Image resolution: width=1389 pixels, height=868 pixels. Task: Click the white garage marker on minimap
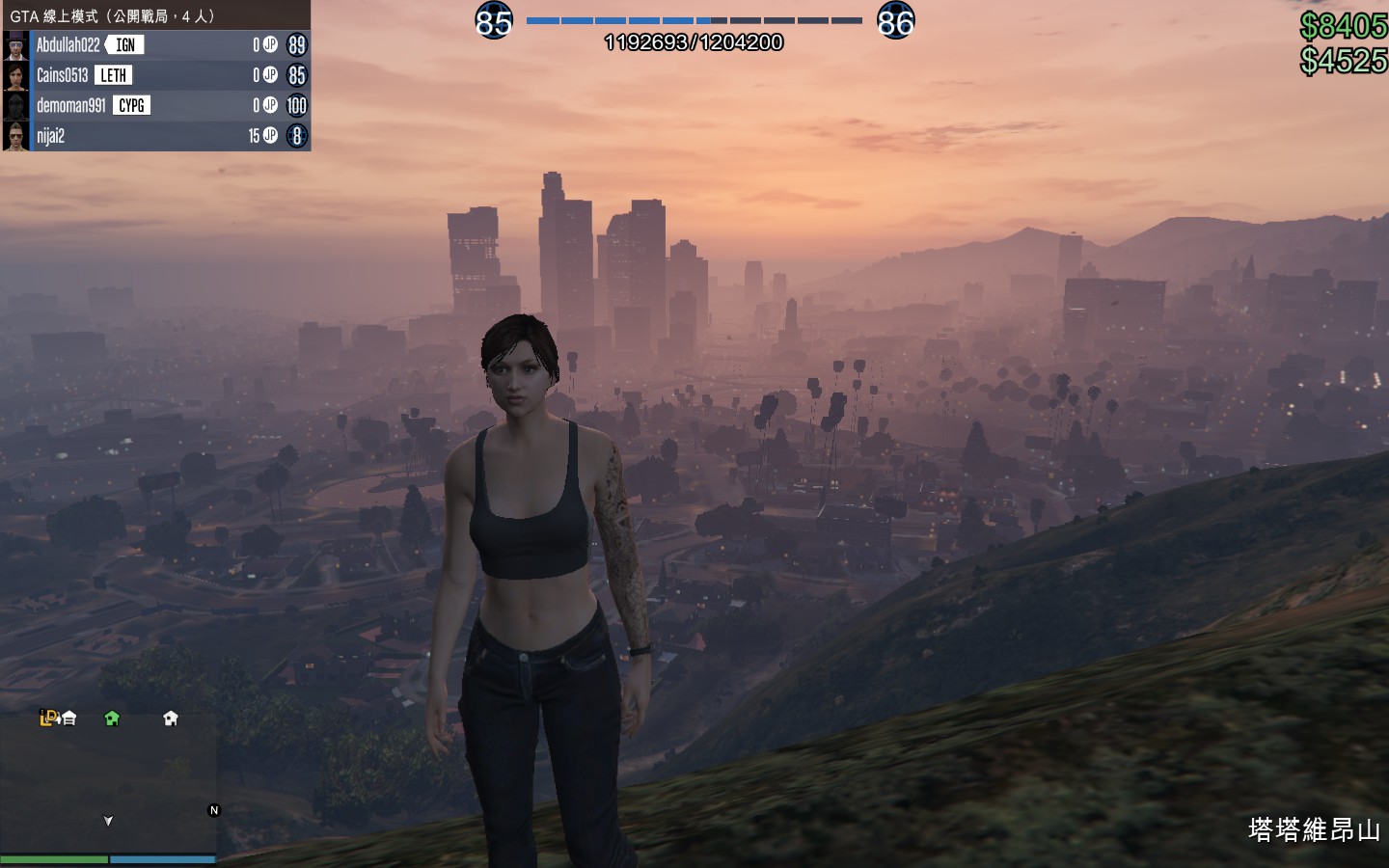click(69, 718)
